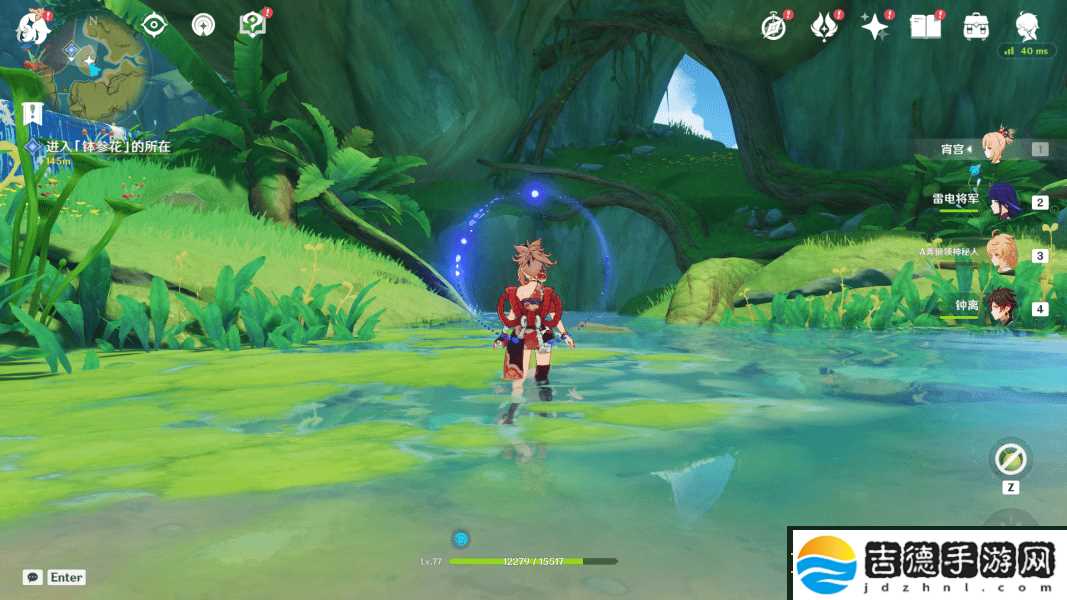Open the backpack inventory
Screen dimensions: 1067x600
pyautogui.click(x=976, y=27)
